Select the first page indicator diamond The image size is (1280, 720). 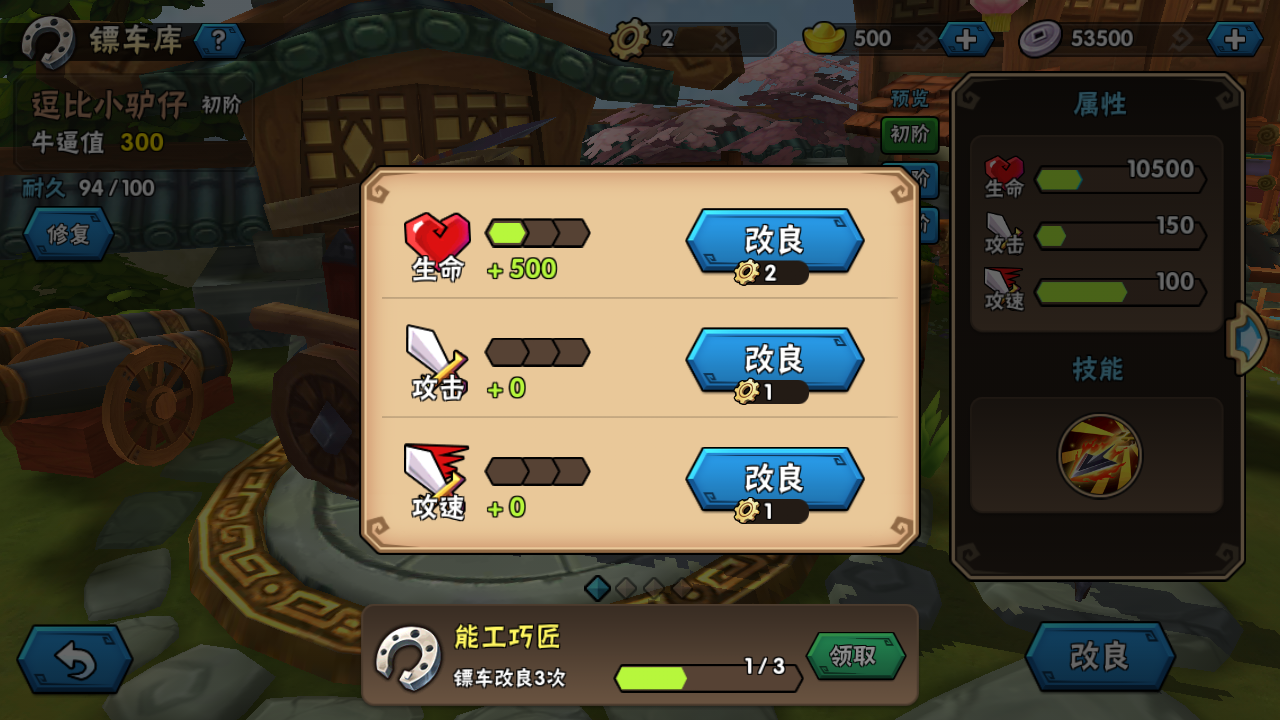597,588
